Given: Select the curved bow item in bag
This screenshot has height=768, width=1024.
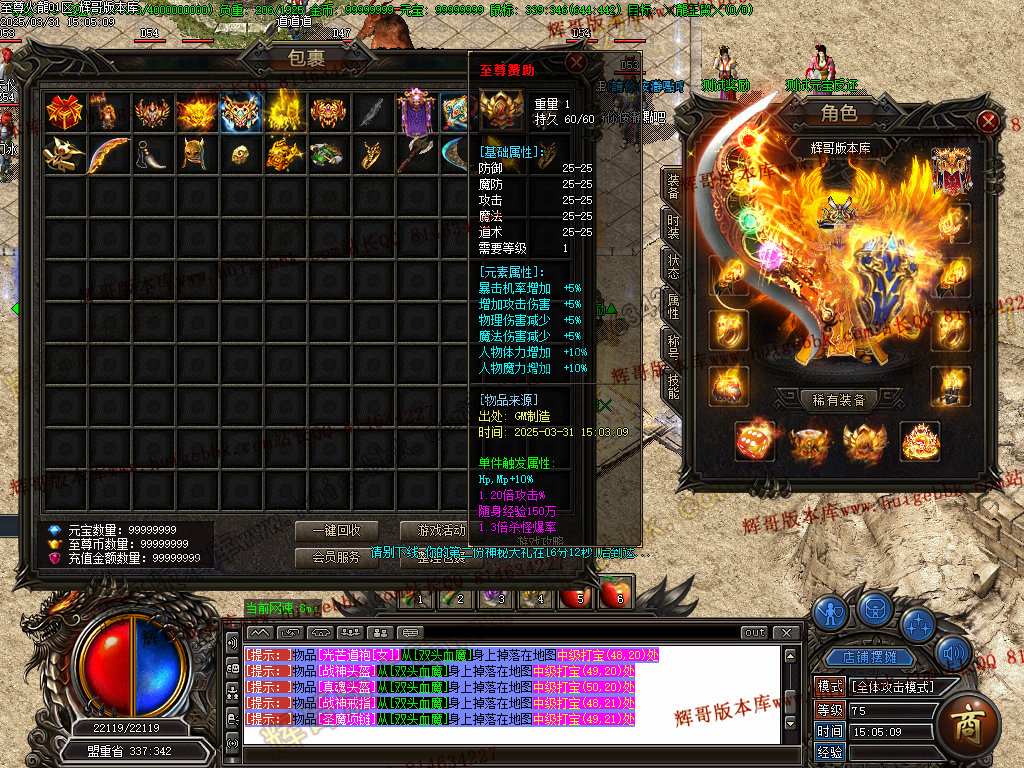Looking at the screenshot, I should [x=108, y=155].
